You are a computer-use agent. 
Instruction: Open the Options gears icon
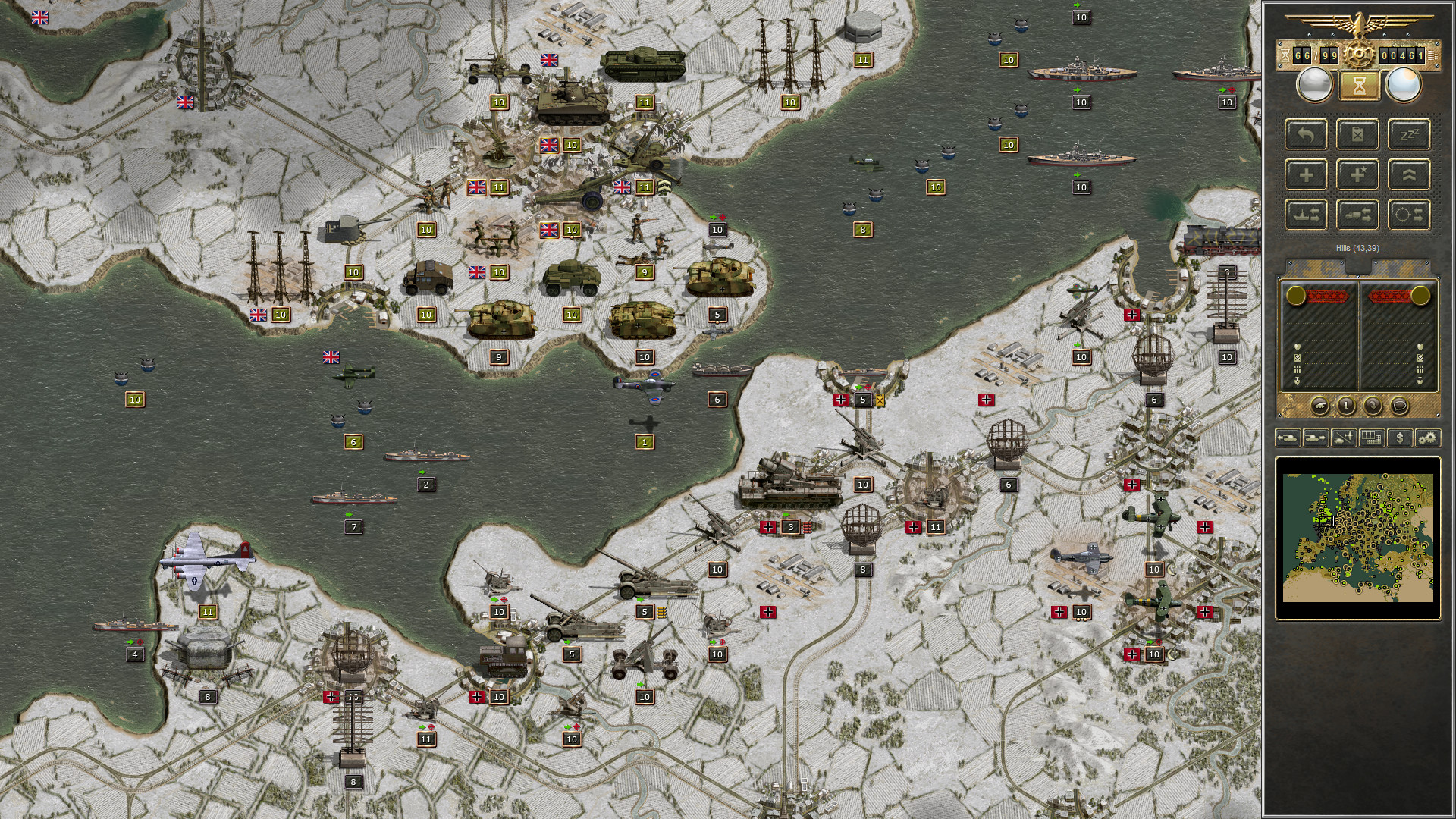1427,438
